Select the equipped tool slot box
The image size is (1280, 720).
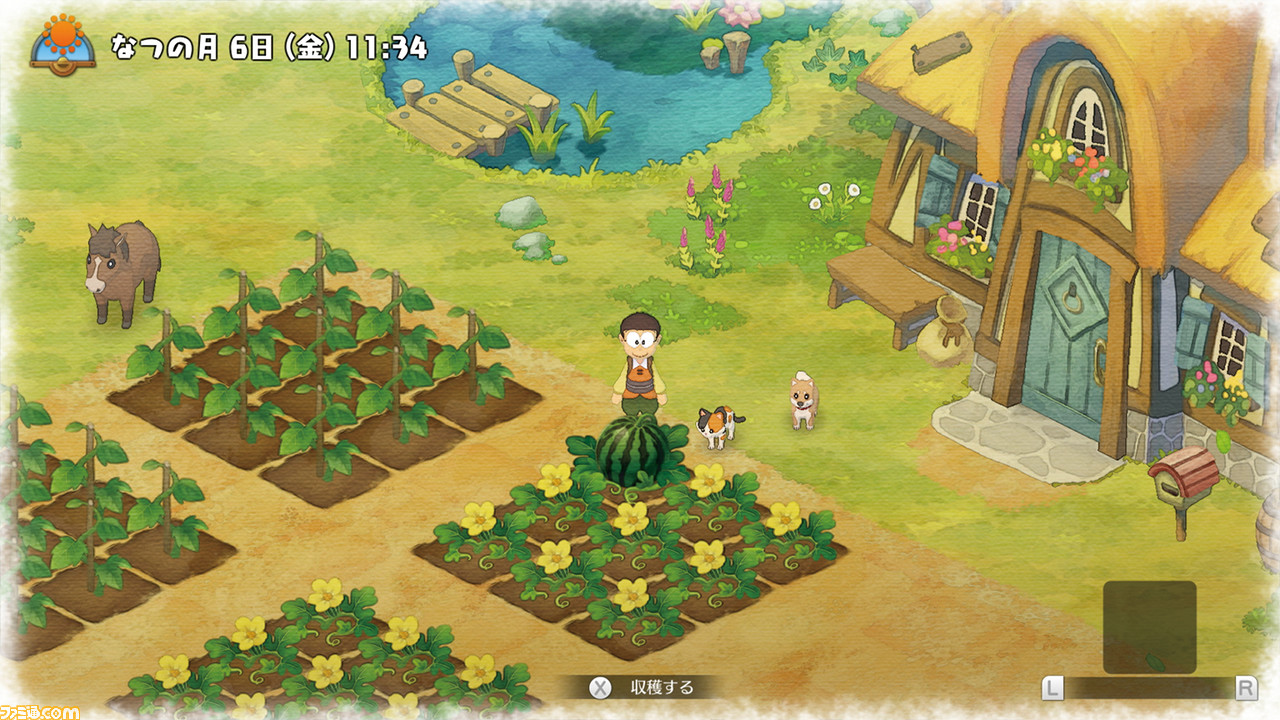1149,627
